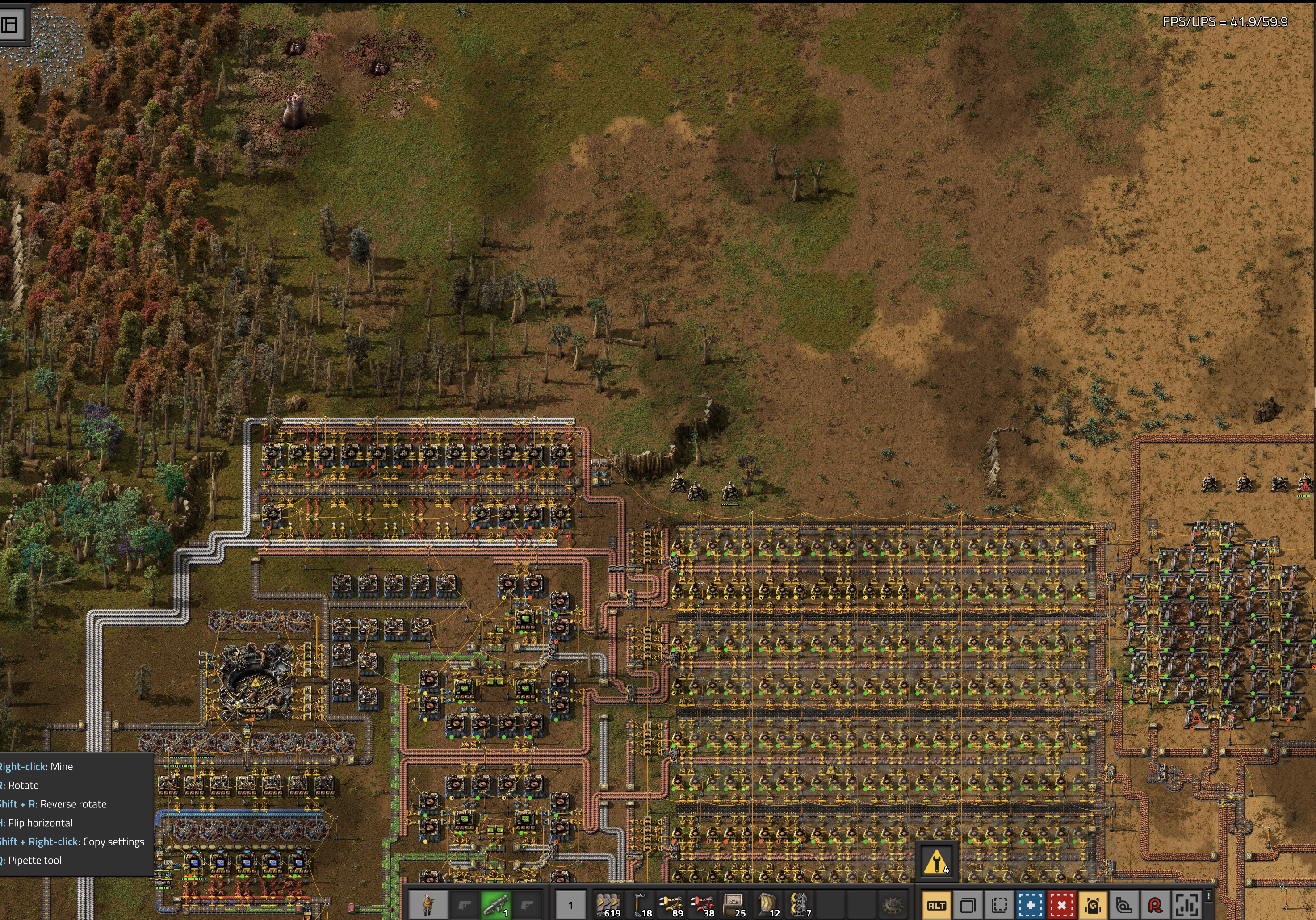Choose the red long-handed inserter slot
The width and height of the screenshot is (1316, 920).
(702, 905)
